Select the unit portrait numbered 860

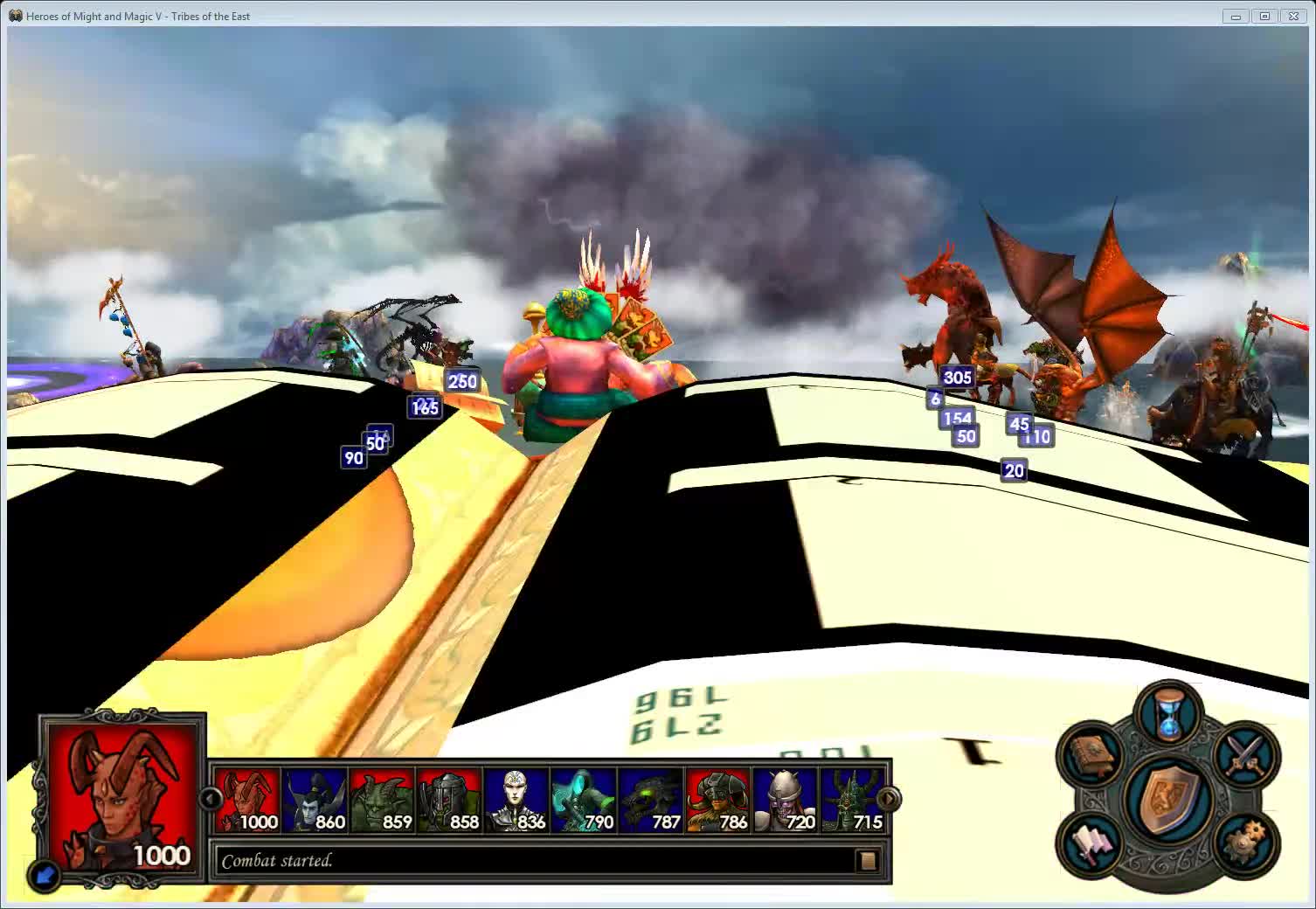[x=315, y=800]
